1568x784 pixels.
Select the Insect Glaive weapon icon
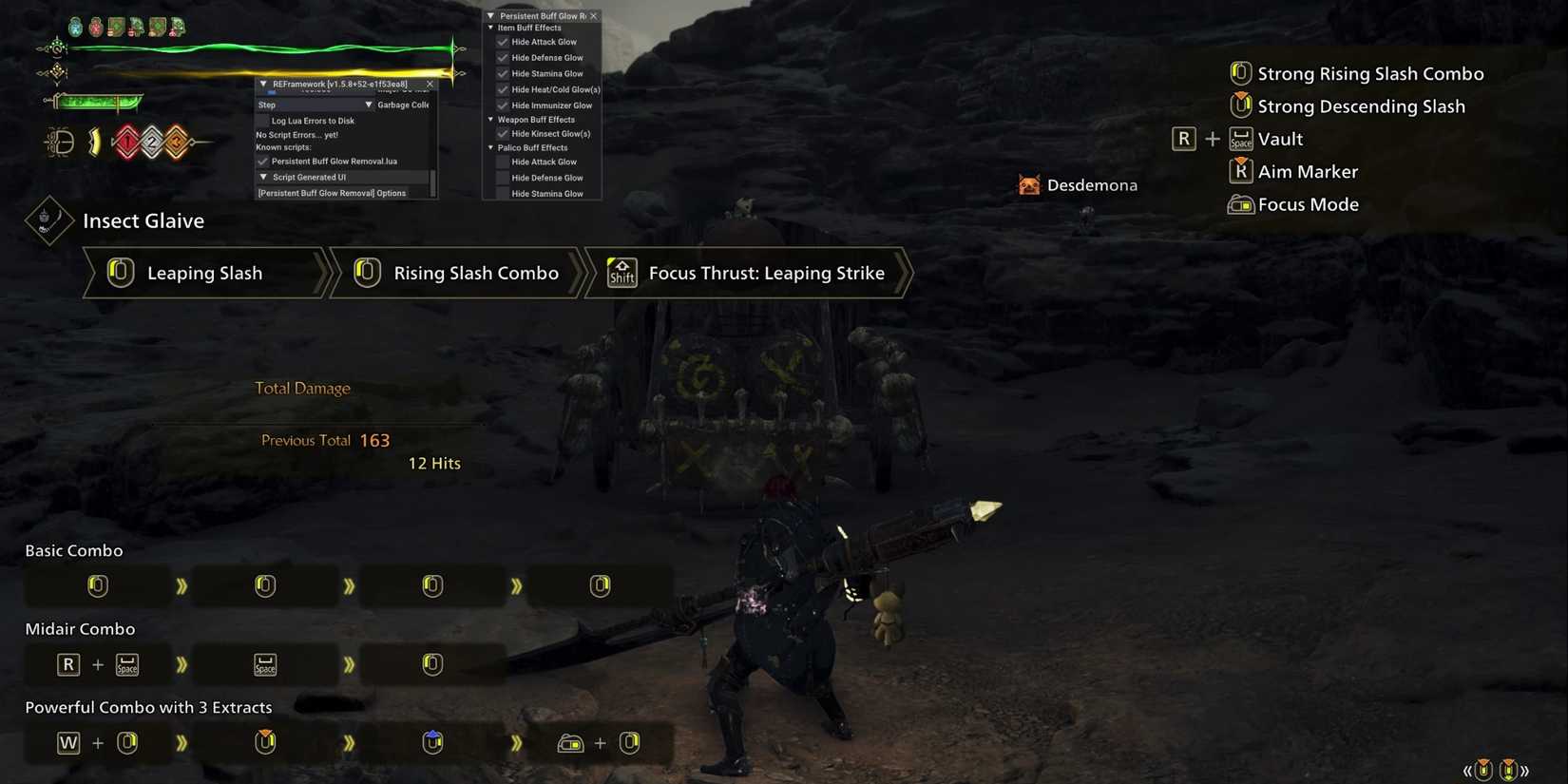pos(48,220)
